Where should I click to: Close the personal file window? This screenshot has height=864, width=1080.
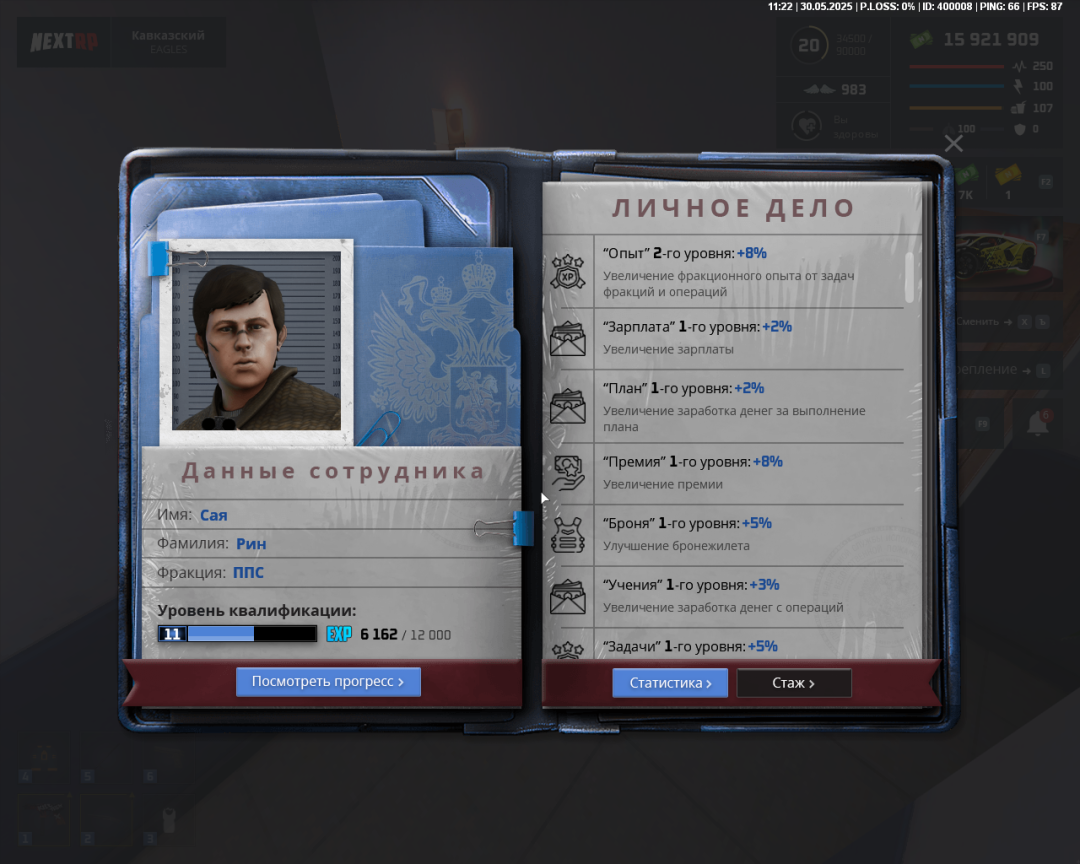tap(954, 143)
